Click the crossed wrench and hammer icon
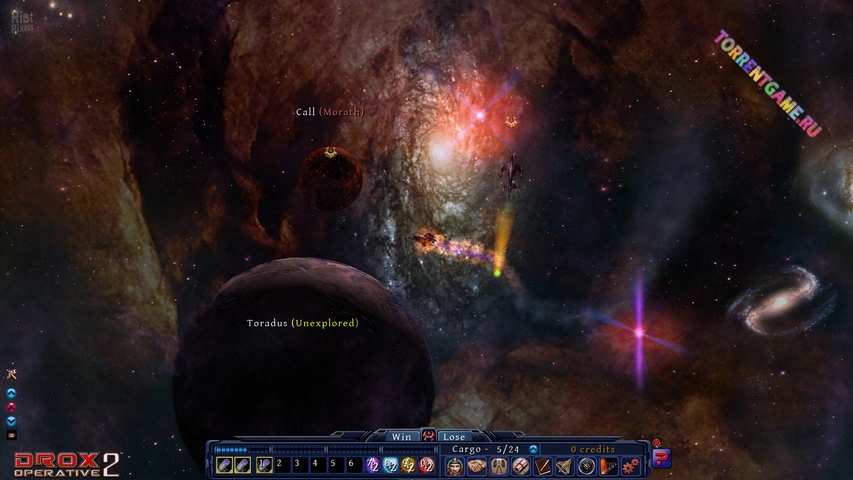 pyautogui.click(x=12, y=373)
